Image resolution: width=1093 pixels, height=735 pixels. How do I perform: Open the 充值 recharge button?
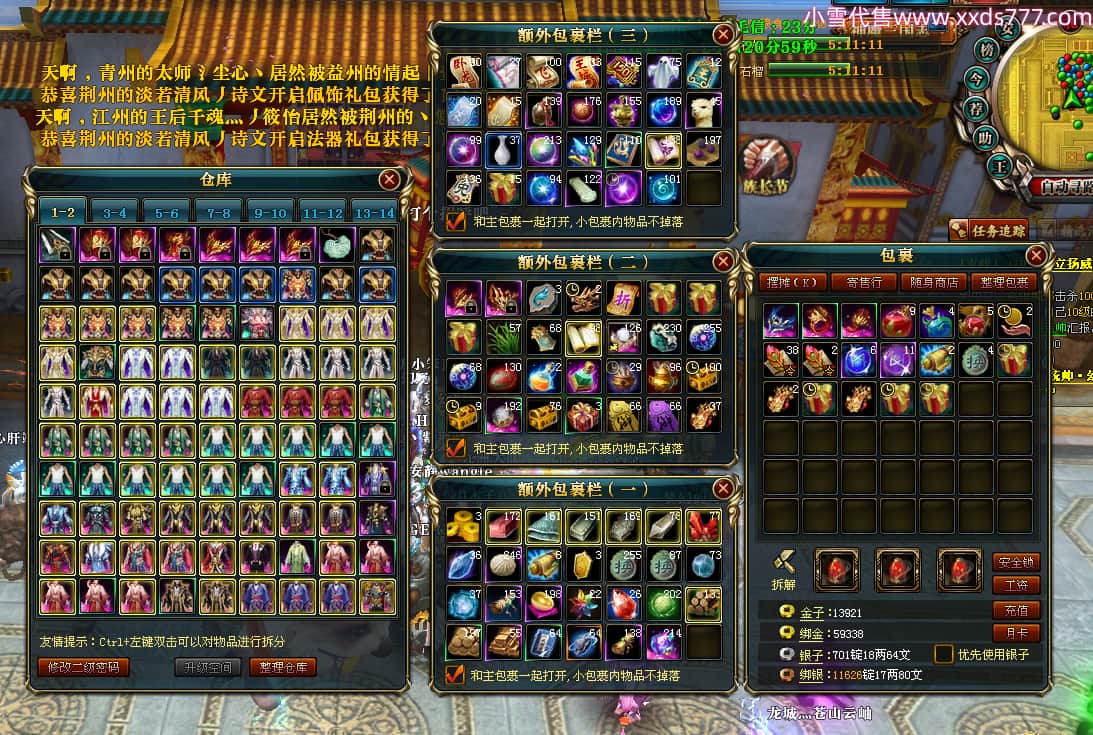[x=1016, y=610]
